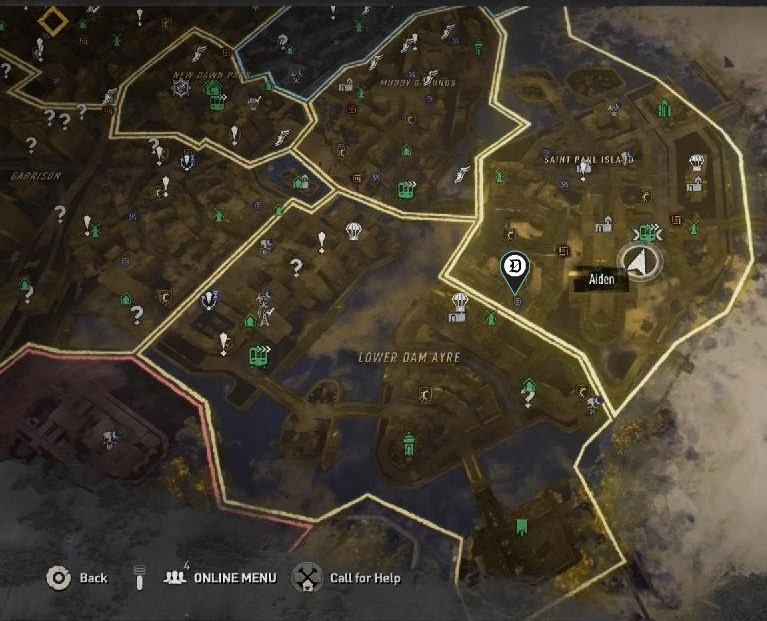
Task: Select the green banner marker at the southern peninsula
Action: [x=521, y=526]
